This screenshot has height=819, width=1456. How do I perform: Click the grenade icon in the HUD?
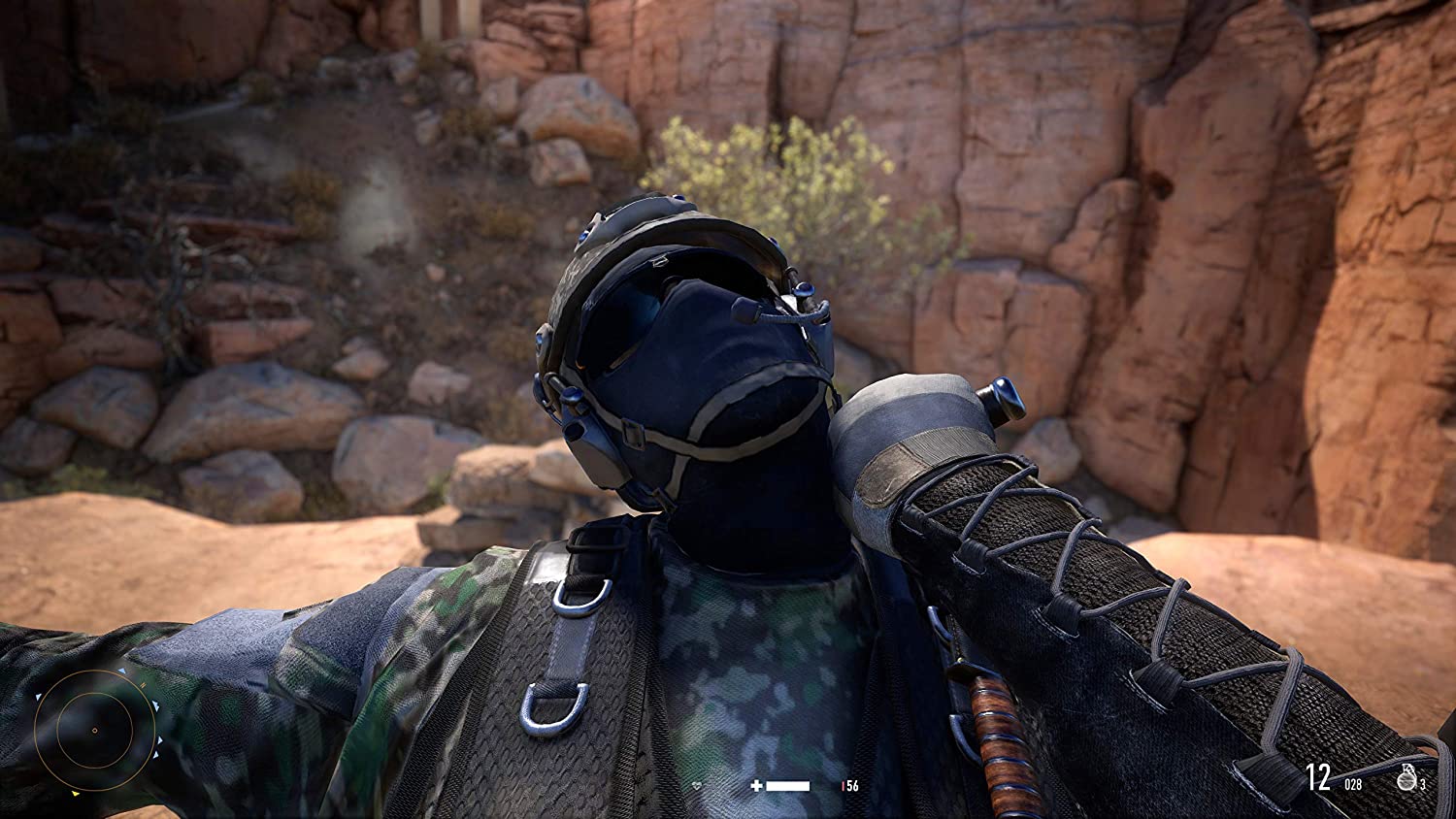click(1406, 777)
